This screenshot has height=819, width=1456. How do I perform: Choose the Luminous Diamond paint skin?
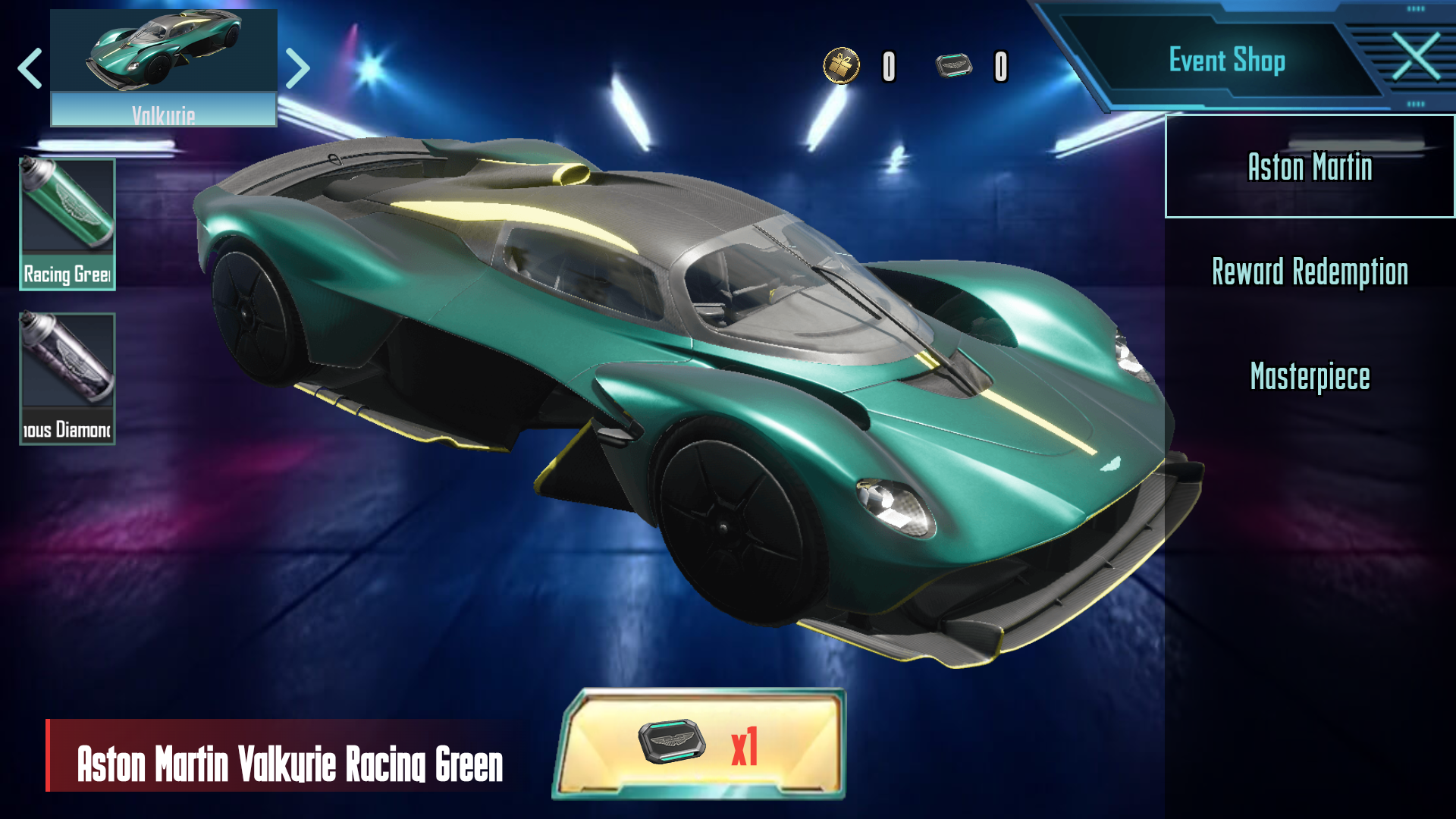67,378
